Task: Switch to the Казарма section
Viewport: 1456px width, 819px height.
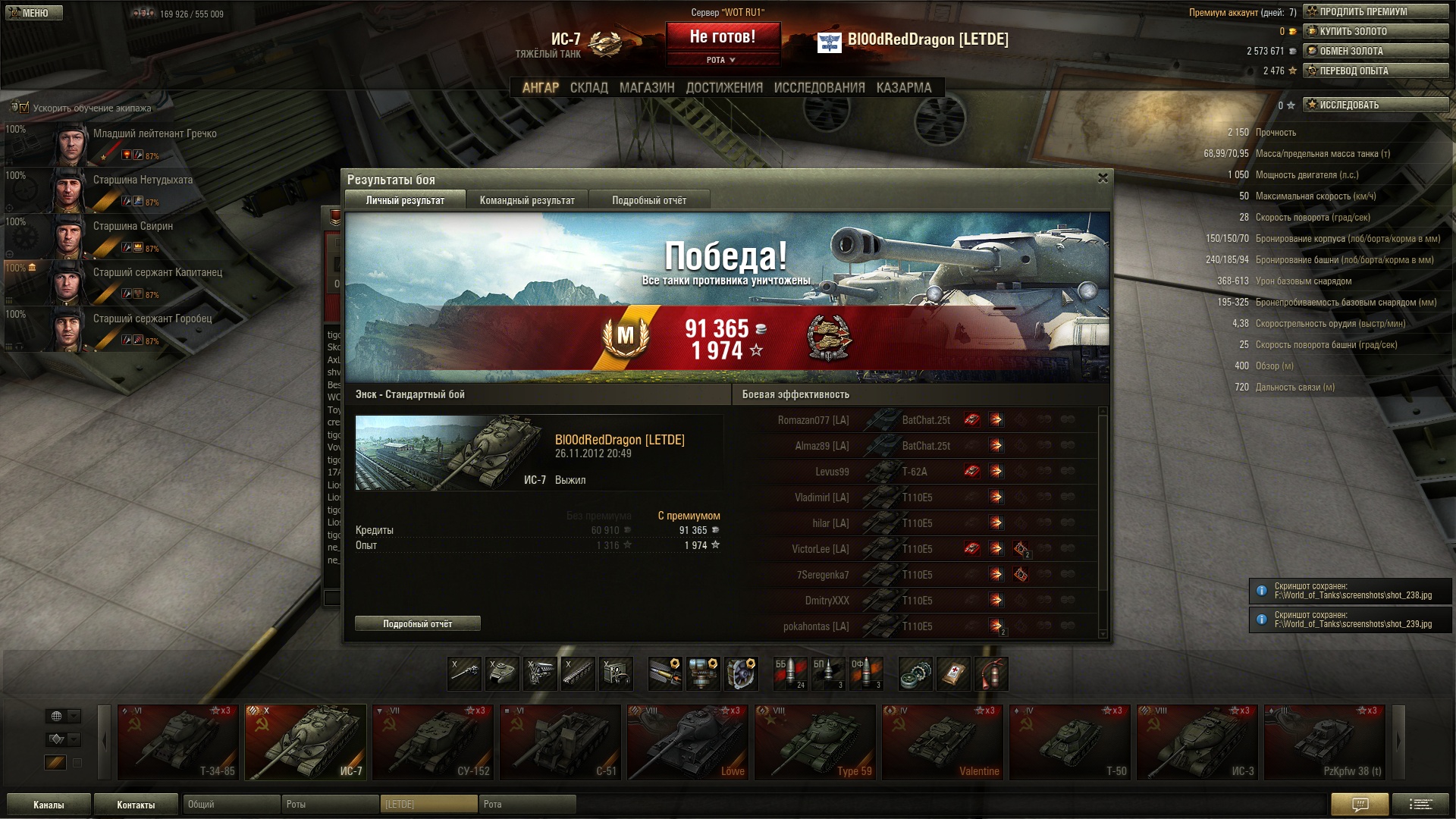Action: click(x=903, y=88)
